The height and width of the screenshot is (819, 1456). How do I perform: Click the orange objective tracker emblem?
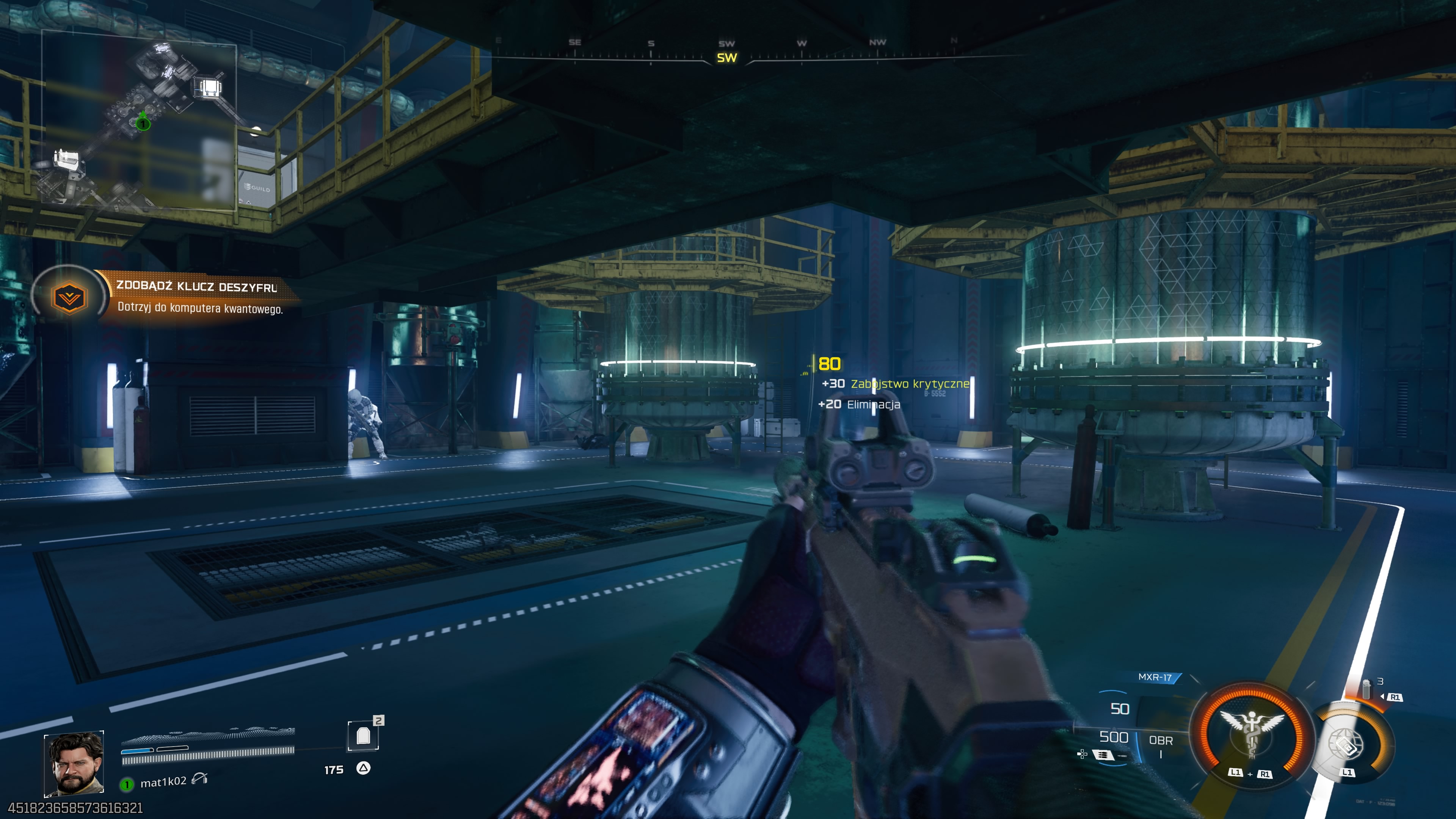[69, 297]
